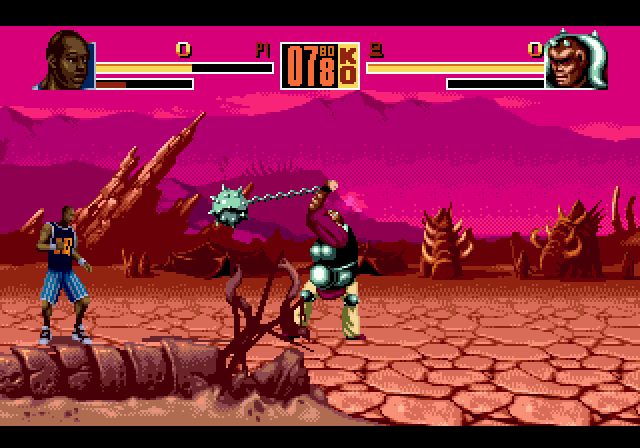Click player one's fighter portrait
Screen dimensions: 640x448
(68, 63)
